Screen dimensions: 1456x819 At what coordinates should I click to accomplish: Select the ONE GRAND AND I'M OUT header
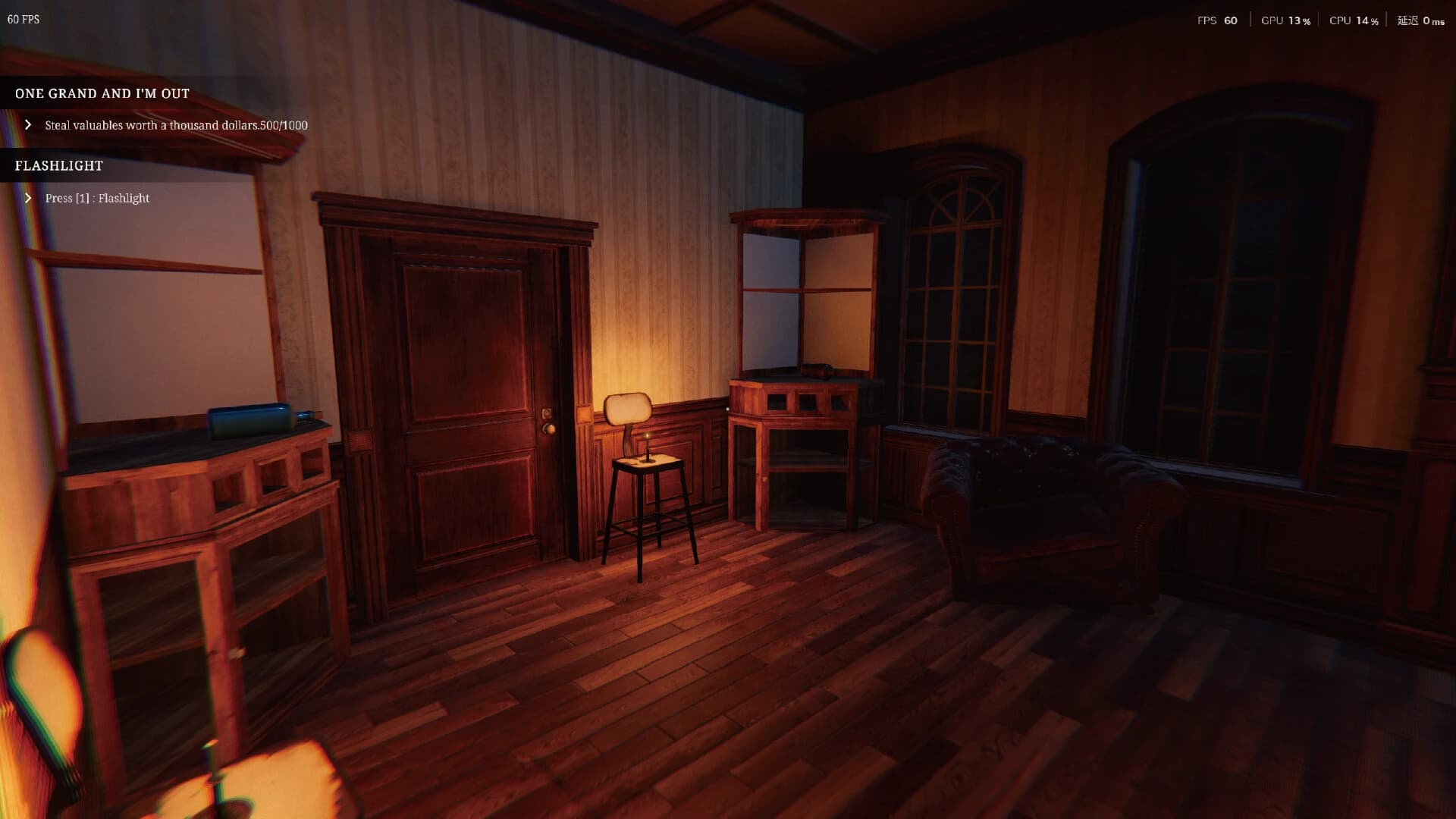coord(102,93)
